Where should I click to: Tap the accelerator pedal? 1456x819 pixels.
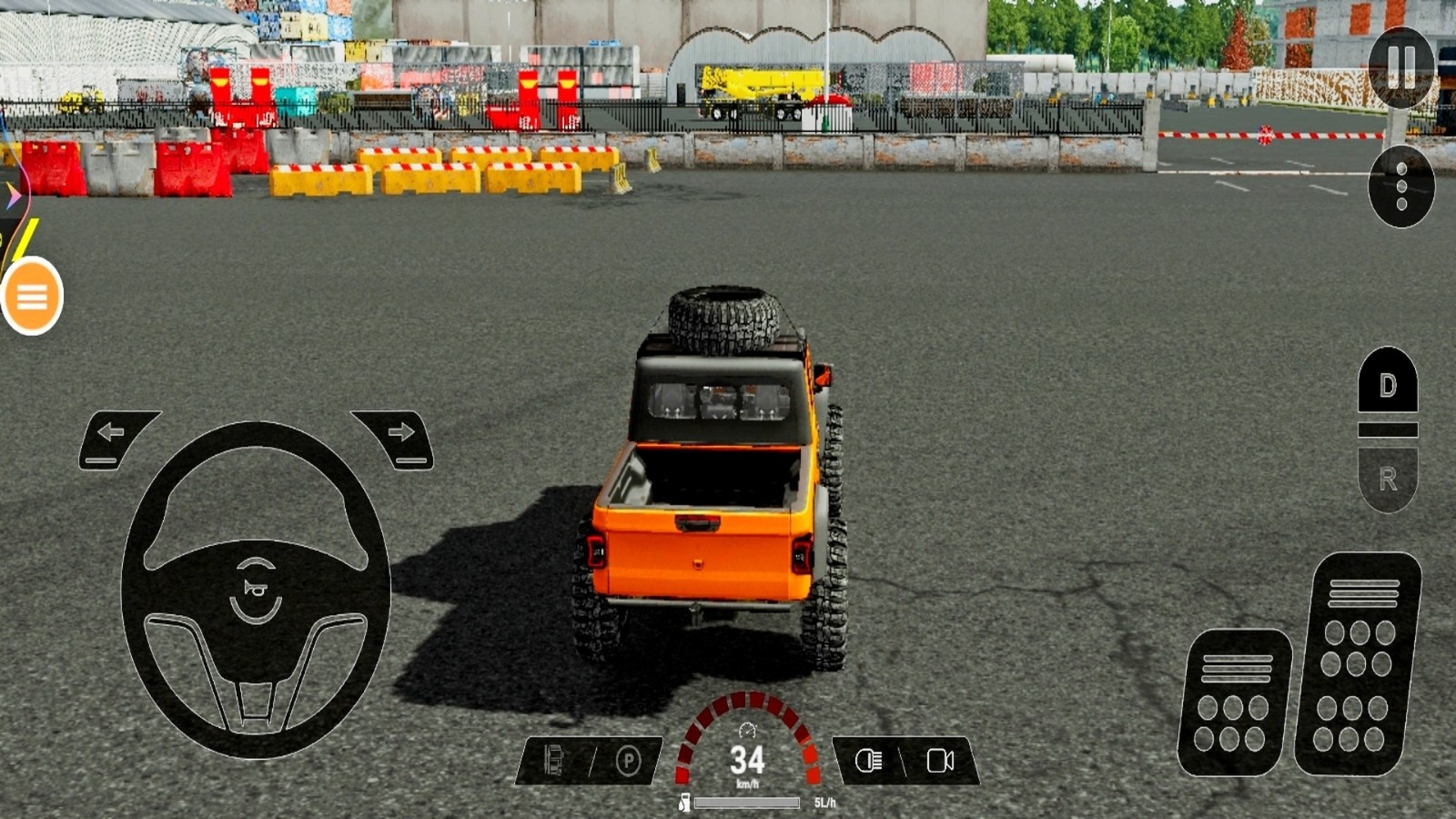click(x=1358, y=664)
